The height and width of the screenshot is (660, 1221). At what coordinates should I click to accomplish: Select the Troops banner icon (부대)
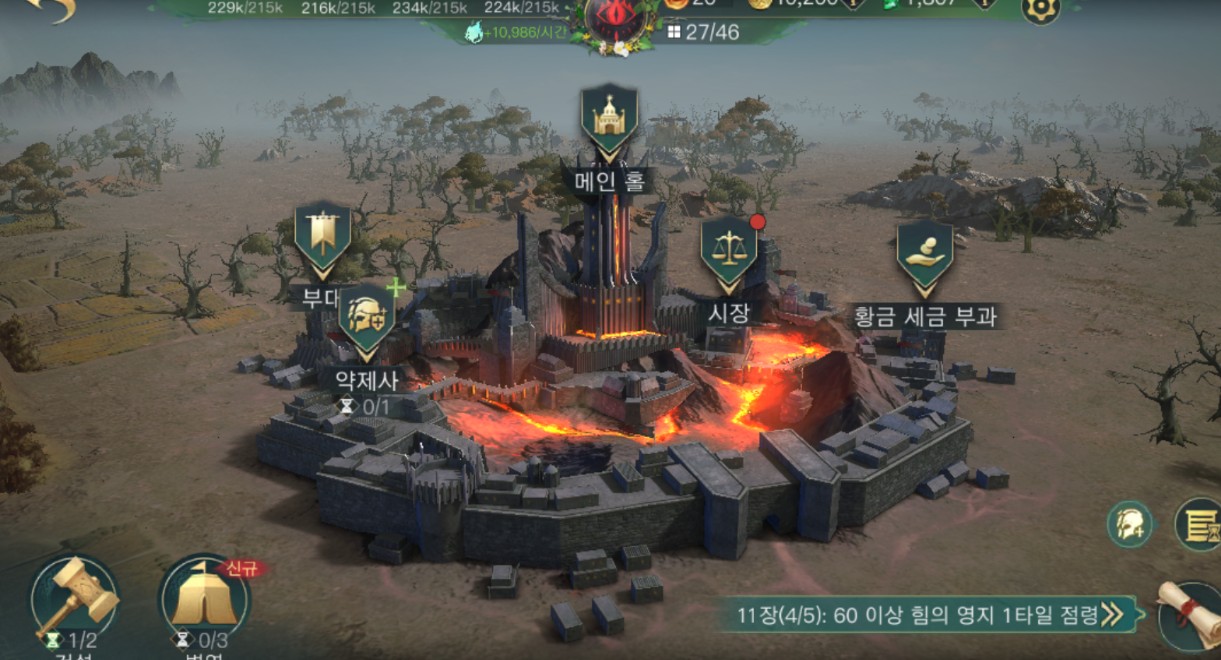tap(322, 236)
